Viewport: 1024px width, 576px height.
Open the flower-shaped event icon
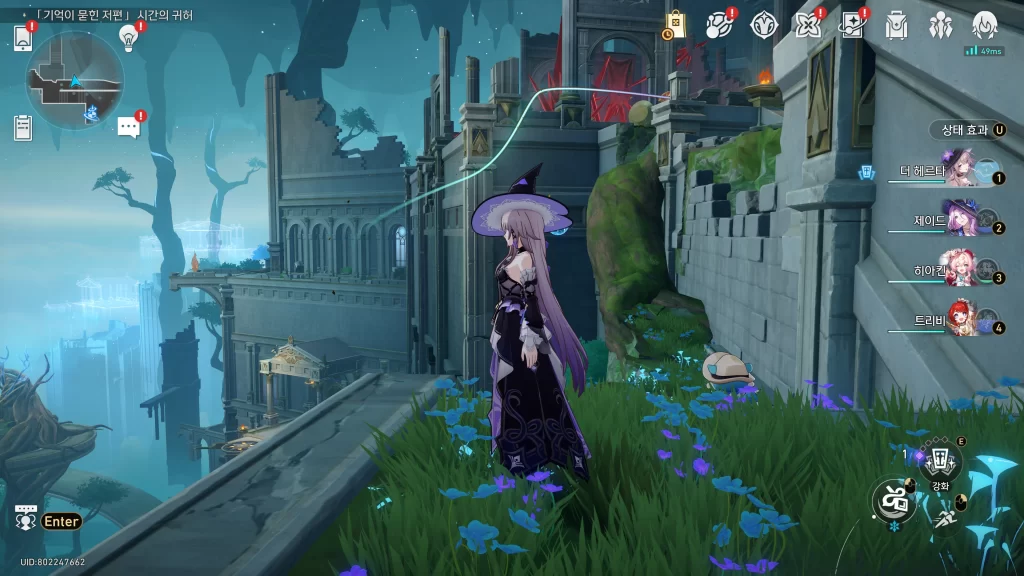click(x=807, y=25)
